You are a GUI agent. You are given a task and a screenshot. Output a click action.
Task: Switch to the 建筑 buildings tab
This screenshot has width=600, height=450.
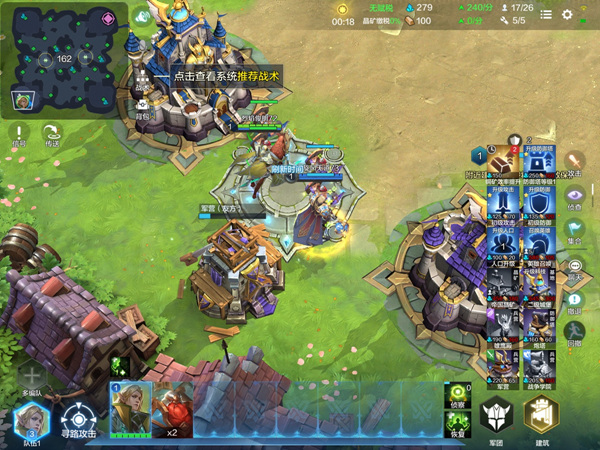(542, 417)
